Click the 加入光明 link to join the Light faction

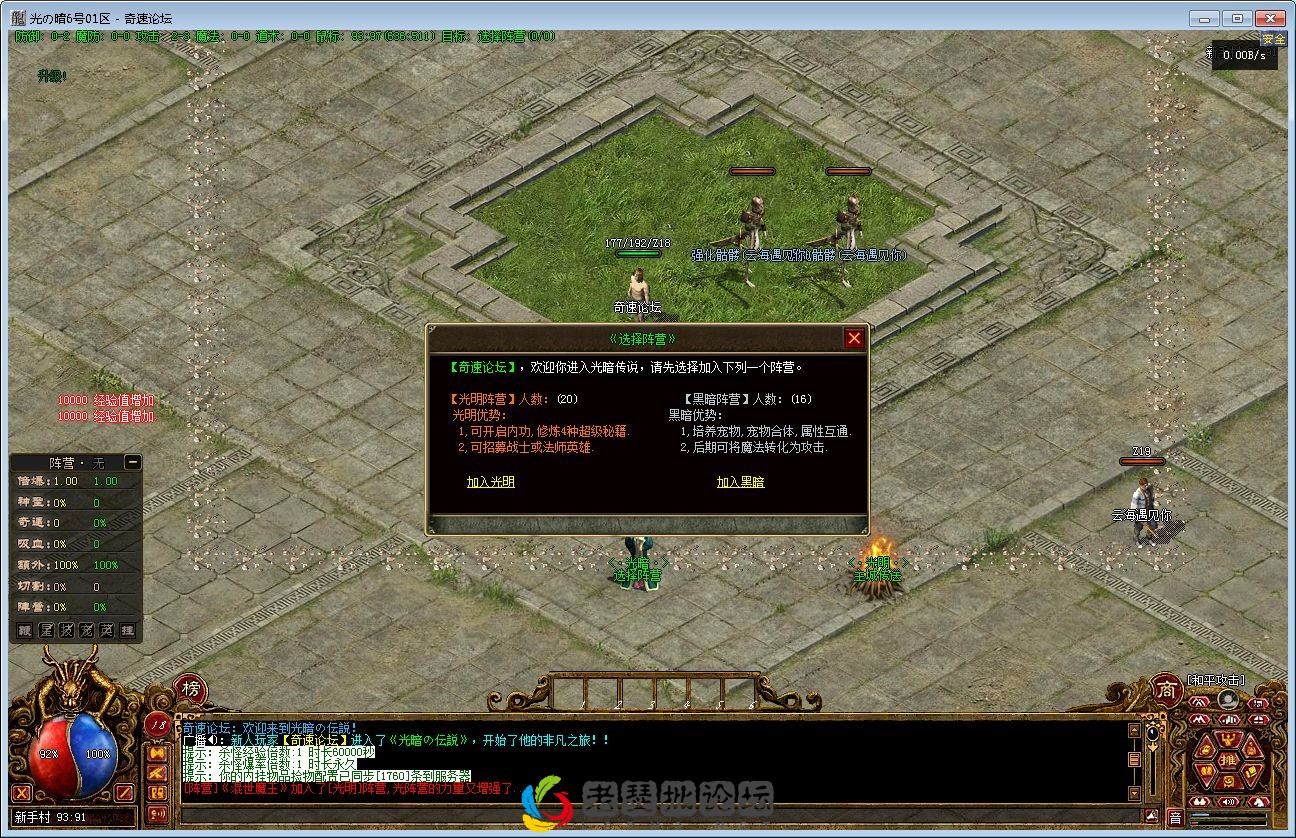[x=490, y=481]
